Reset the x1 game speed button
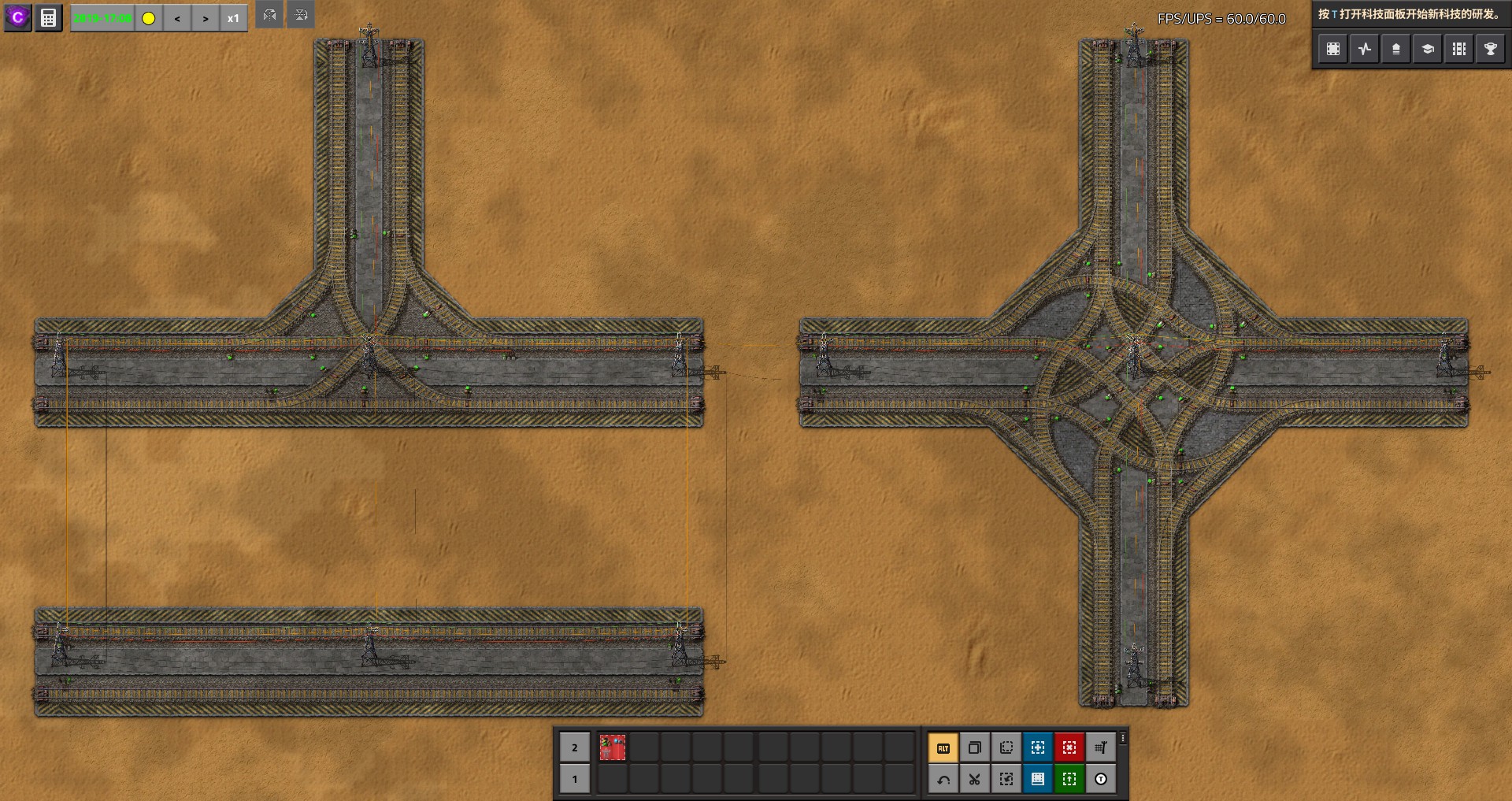This screenshot has height=801, width=1512. [x=233, y=18]
